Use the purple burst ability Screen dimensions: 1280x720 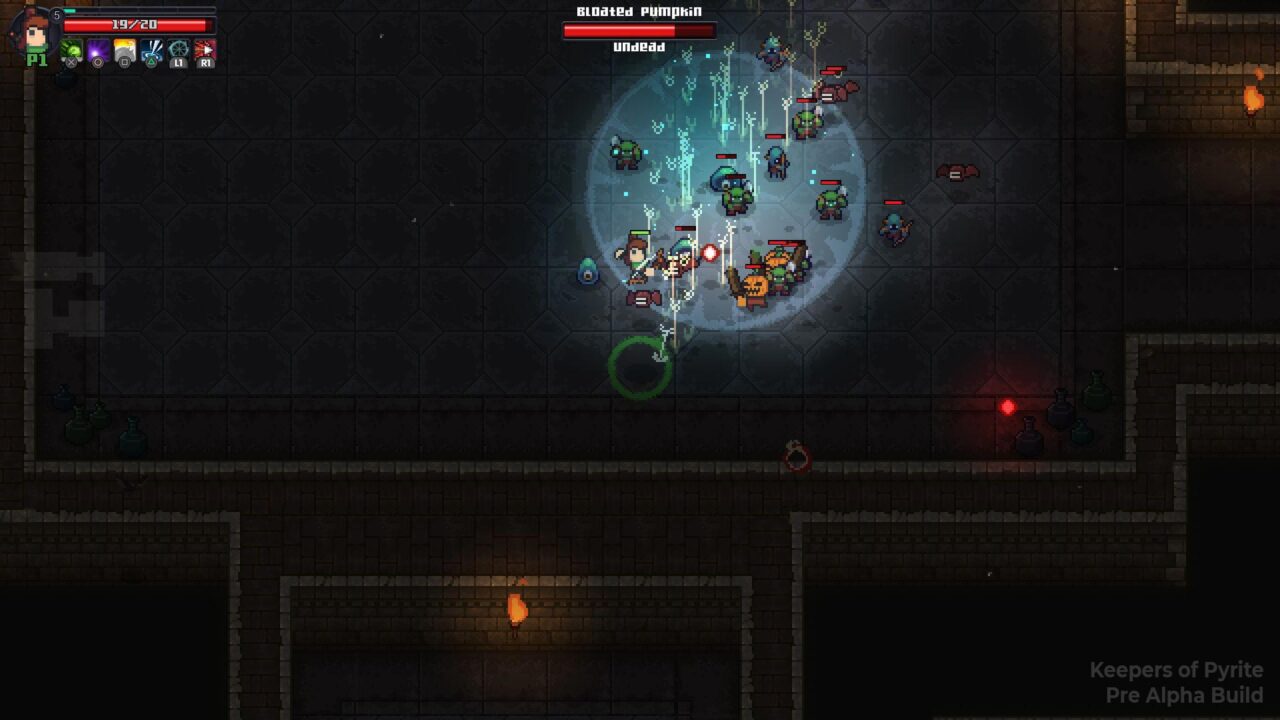[99, 50]
